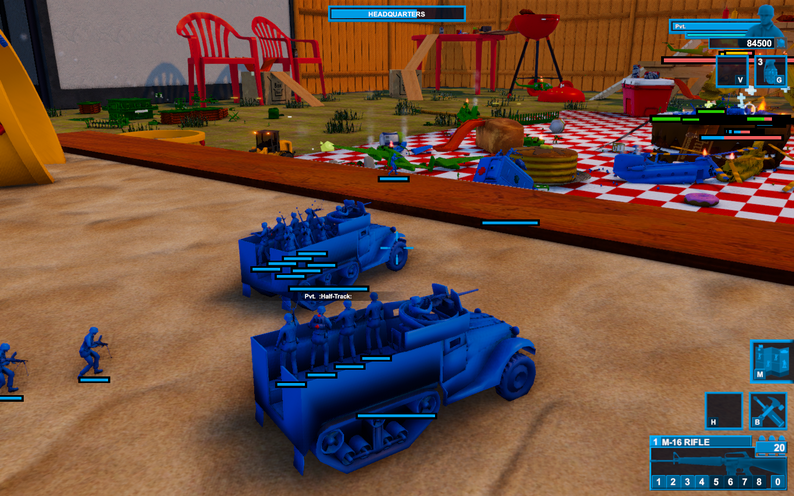
Task: Open the build menu hammer icon
Action: pyautogui.click(x=769, y=411)
